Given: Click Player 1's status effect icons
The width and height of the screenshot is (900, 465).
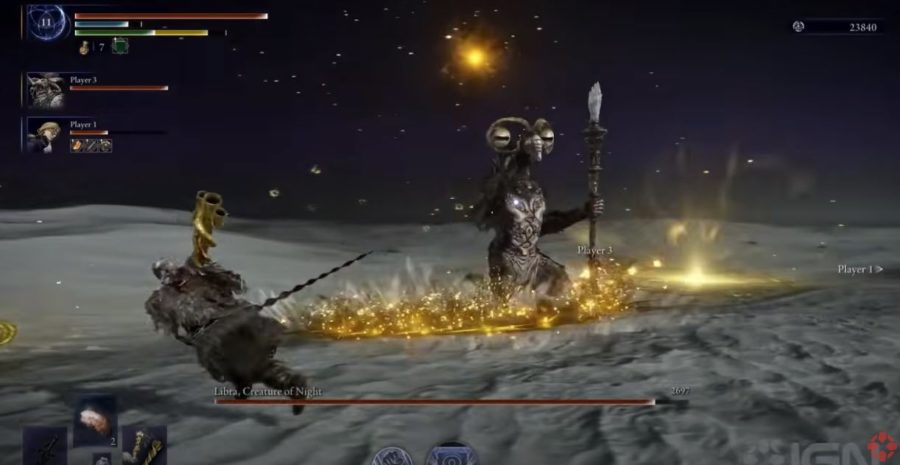Looking at the screenshot, I should [x=90, y=145].
